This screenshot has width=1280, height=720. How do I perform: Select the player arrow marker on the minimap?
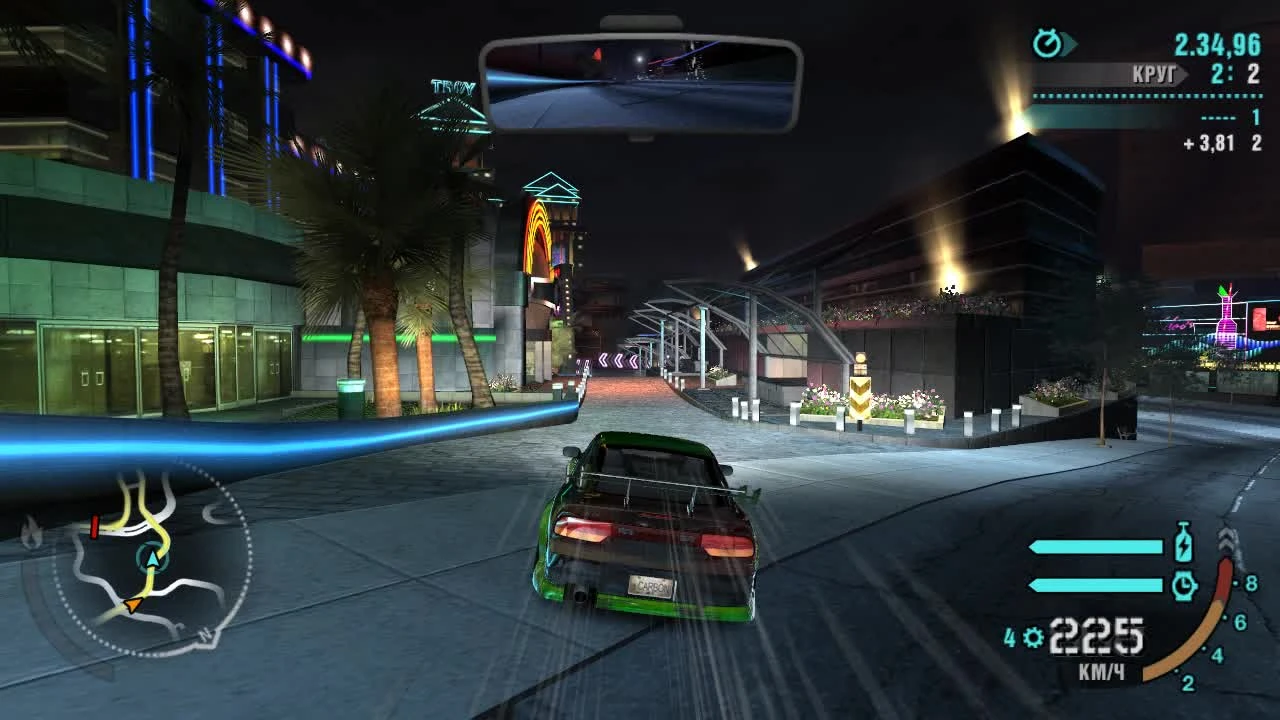153,559
